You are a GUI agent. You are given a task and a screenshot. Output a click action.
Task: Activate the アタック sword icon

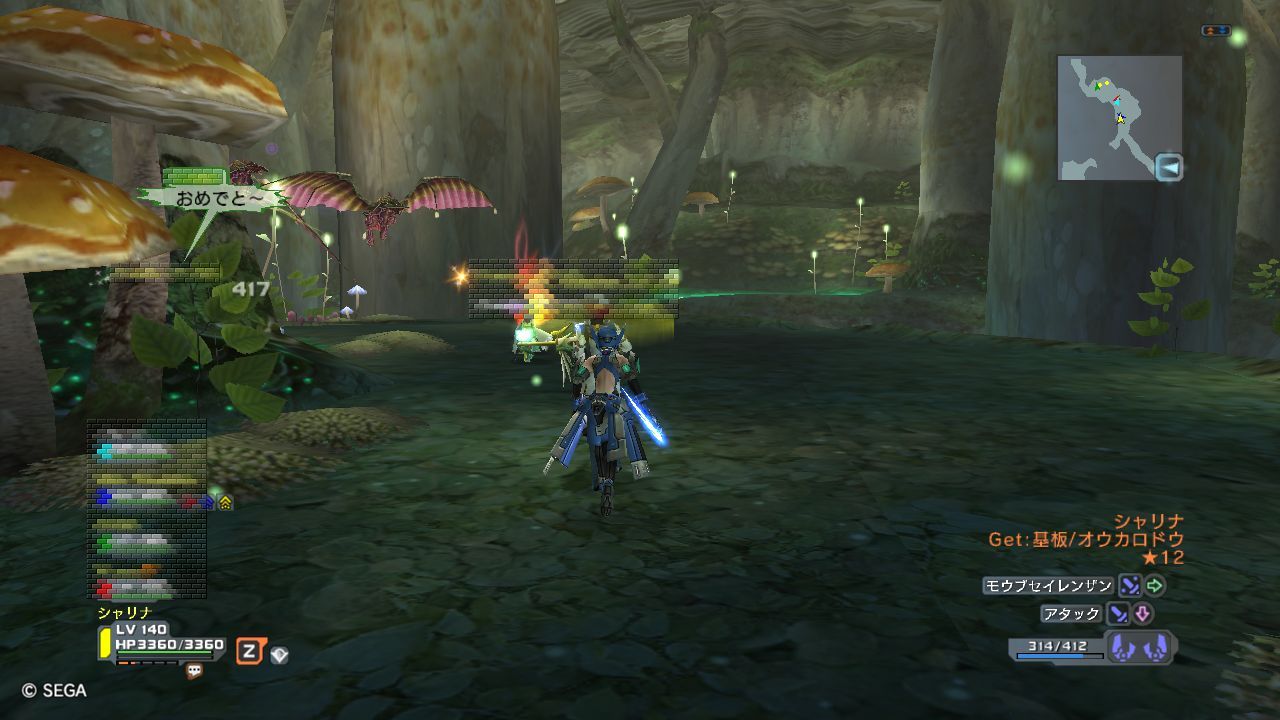click(x=1117, y=614)
